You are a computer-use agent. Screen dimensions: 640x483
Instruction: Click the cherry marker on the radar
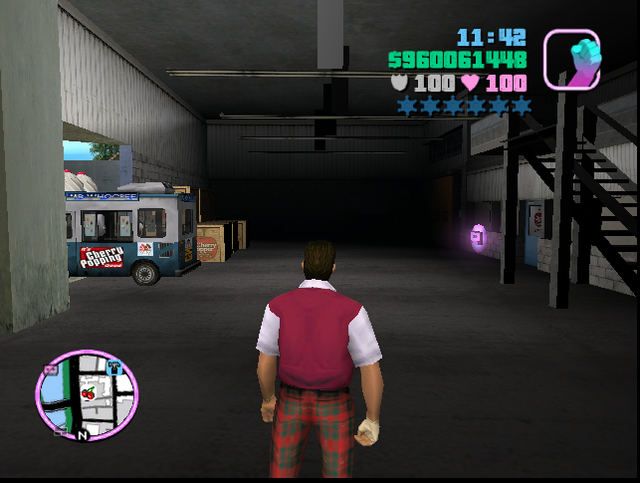pyautogui.click(x=89, y=393)
